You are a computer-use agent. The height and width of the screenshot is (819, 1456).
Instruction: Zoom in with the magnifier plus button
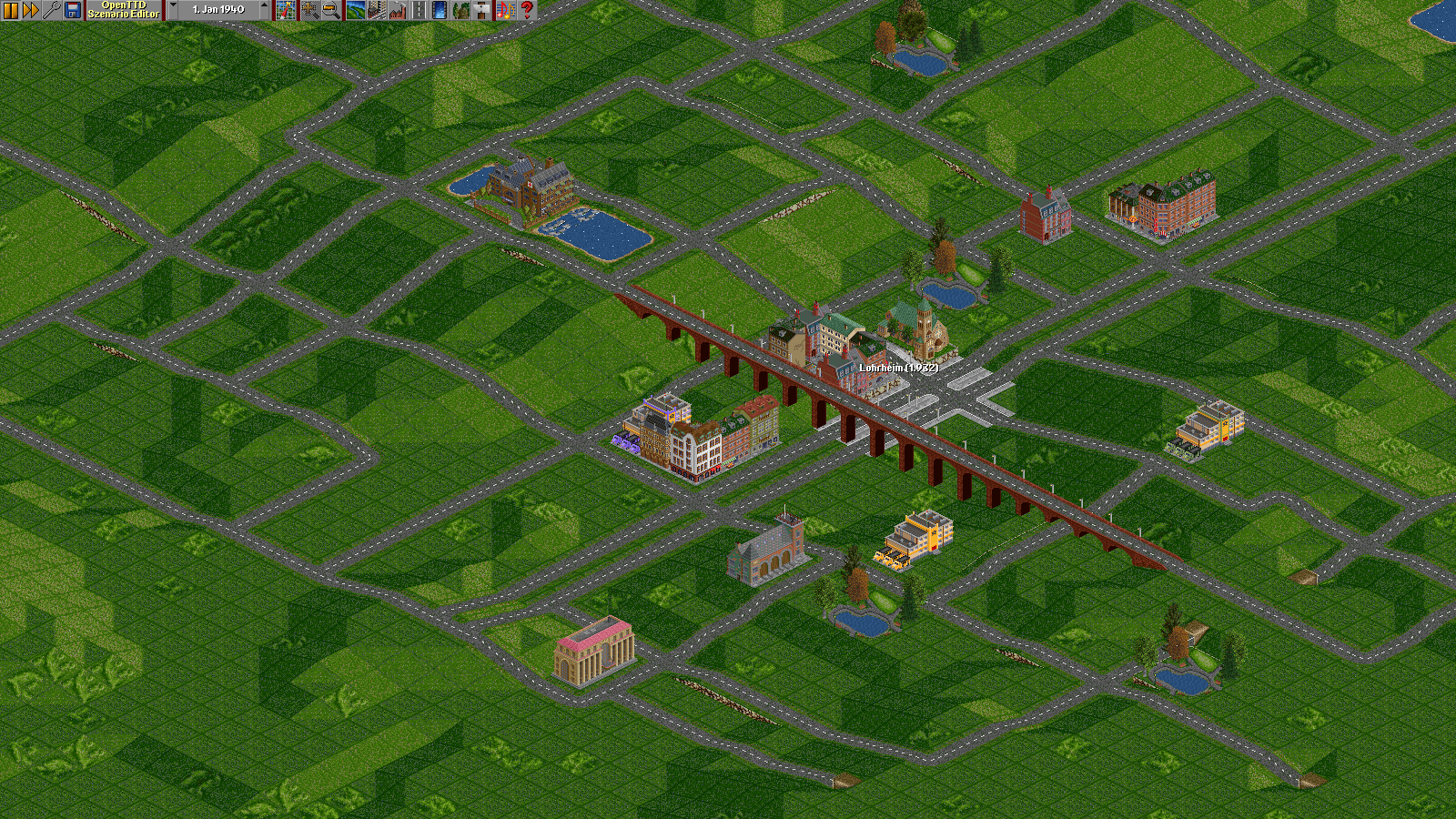click(x=310, y=10)
